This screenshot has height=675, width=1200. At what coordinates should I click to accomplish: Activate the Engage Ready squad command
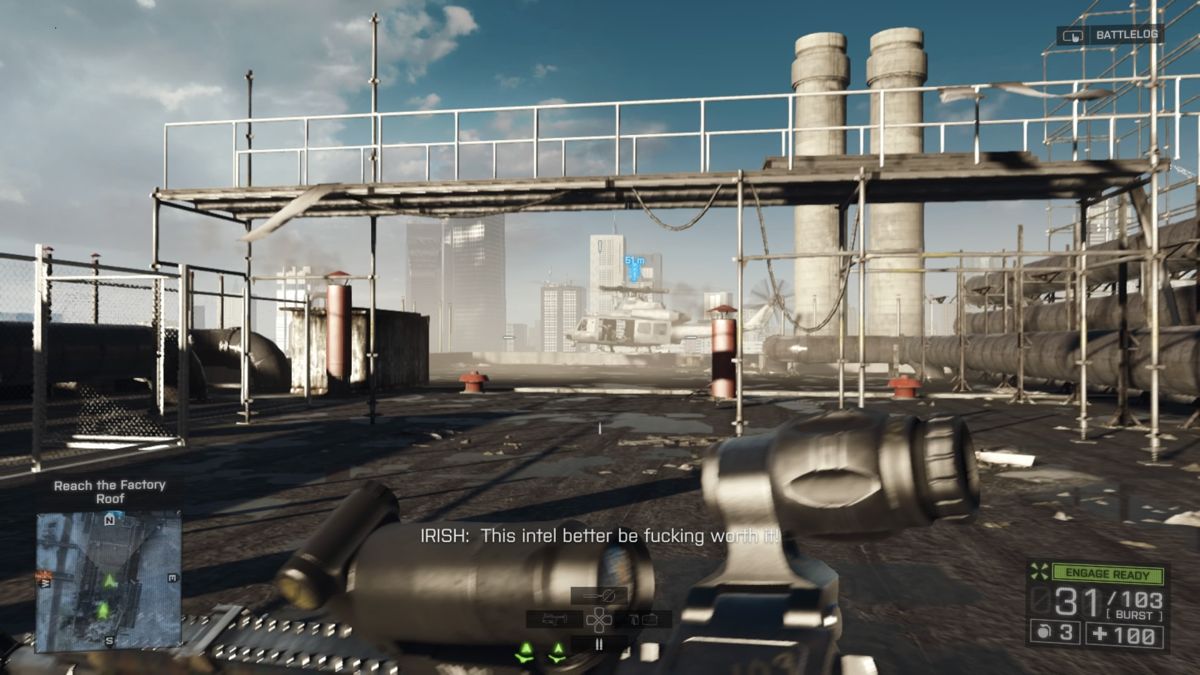pyautogui.click(x=1097, y=574)
